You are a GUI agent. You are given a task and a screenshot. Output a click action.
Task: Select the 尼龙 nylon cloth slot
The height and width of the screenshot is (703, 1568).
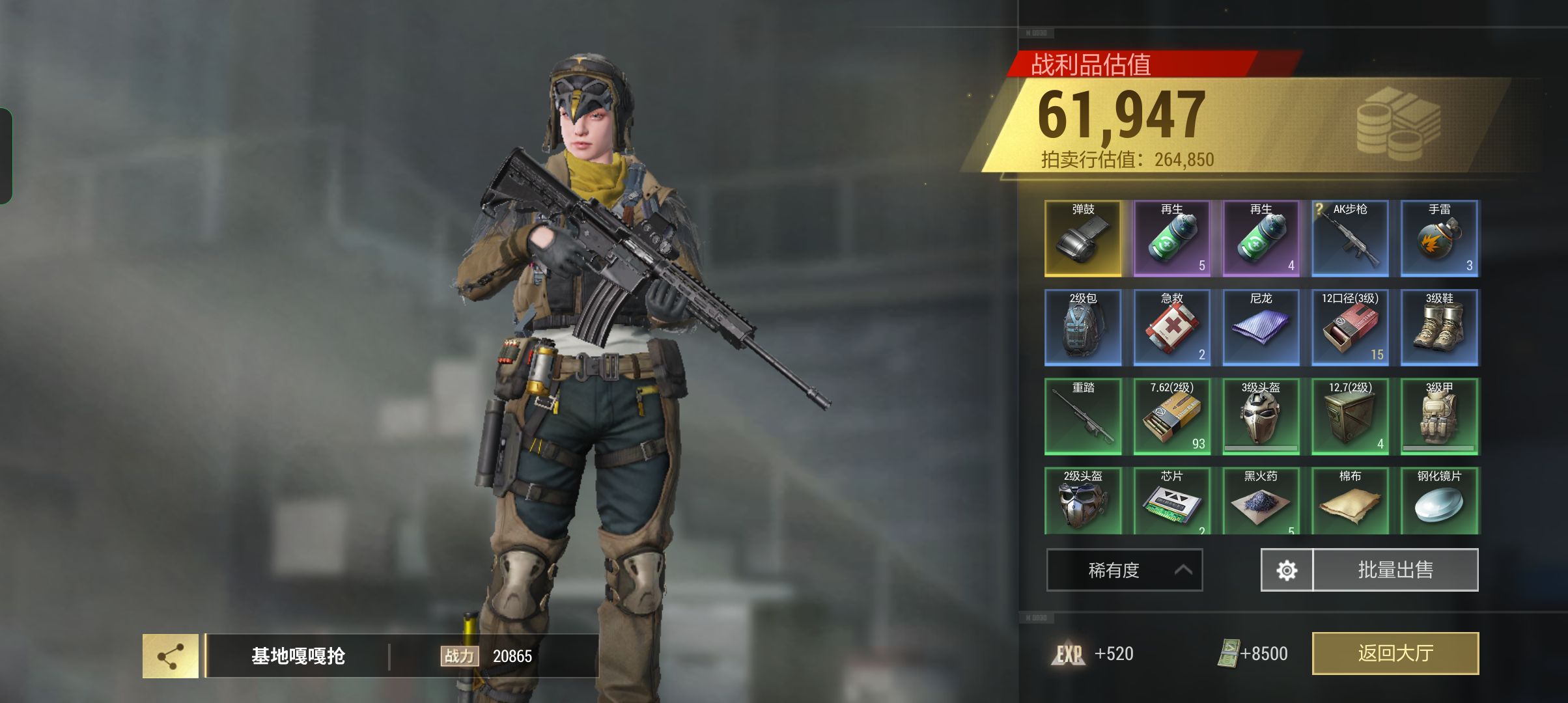pyautogui.click(x=1261, y=327)
